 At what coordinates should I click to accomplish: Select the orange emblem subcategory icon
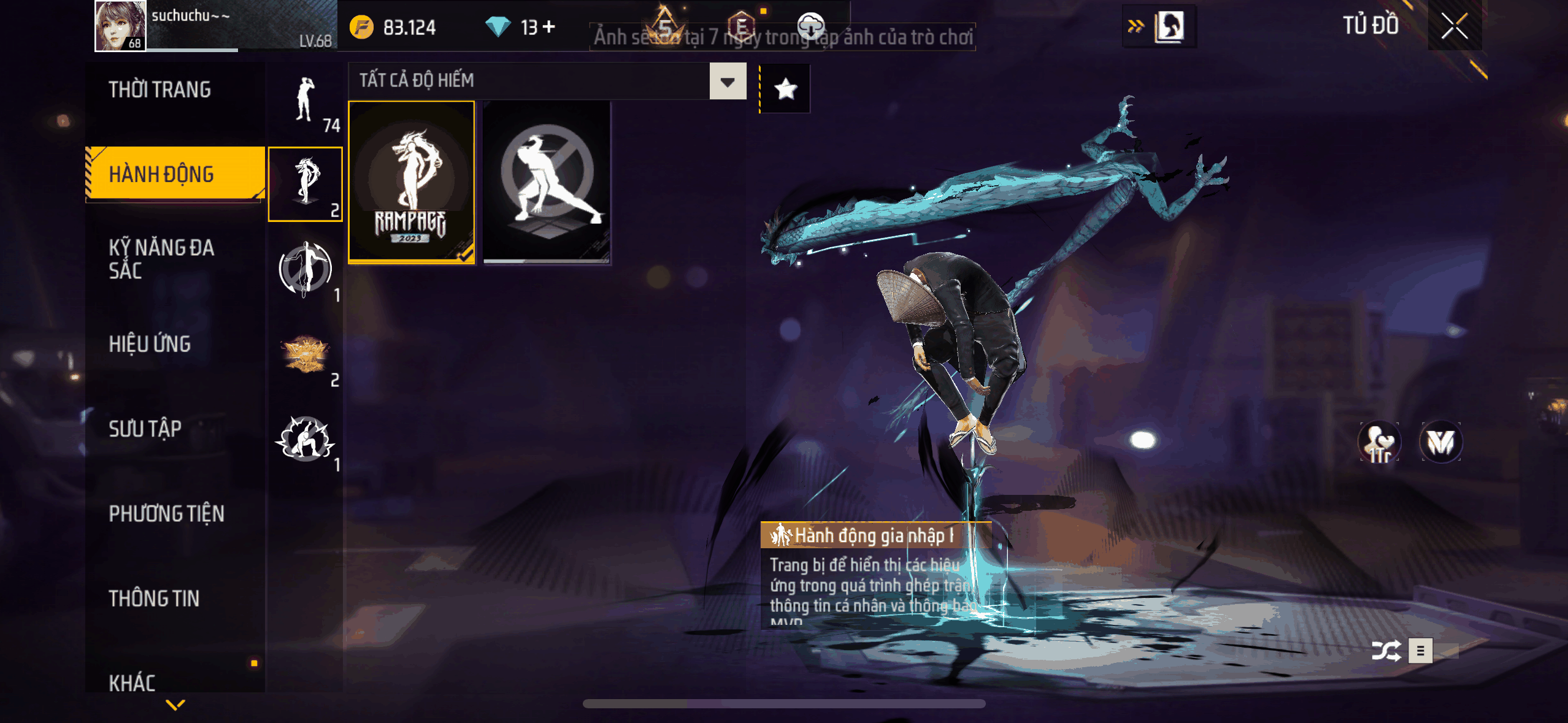[x=305, y=354]
